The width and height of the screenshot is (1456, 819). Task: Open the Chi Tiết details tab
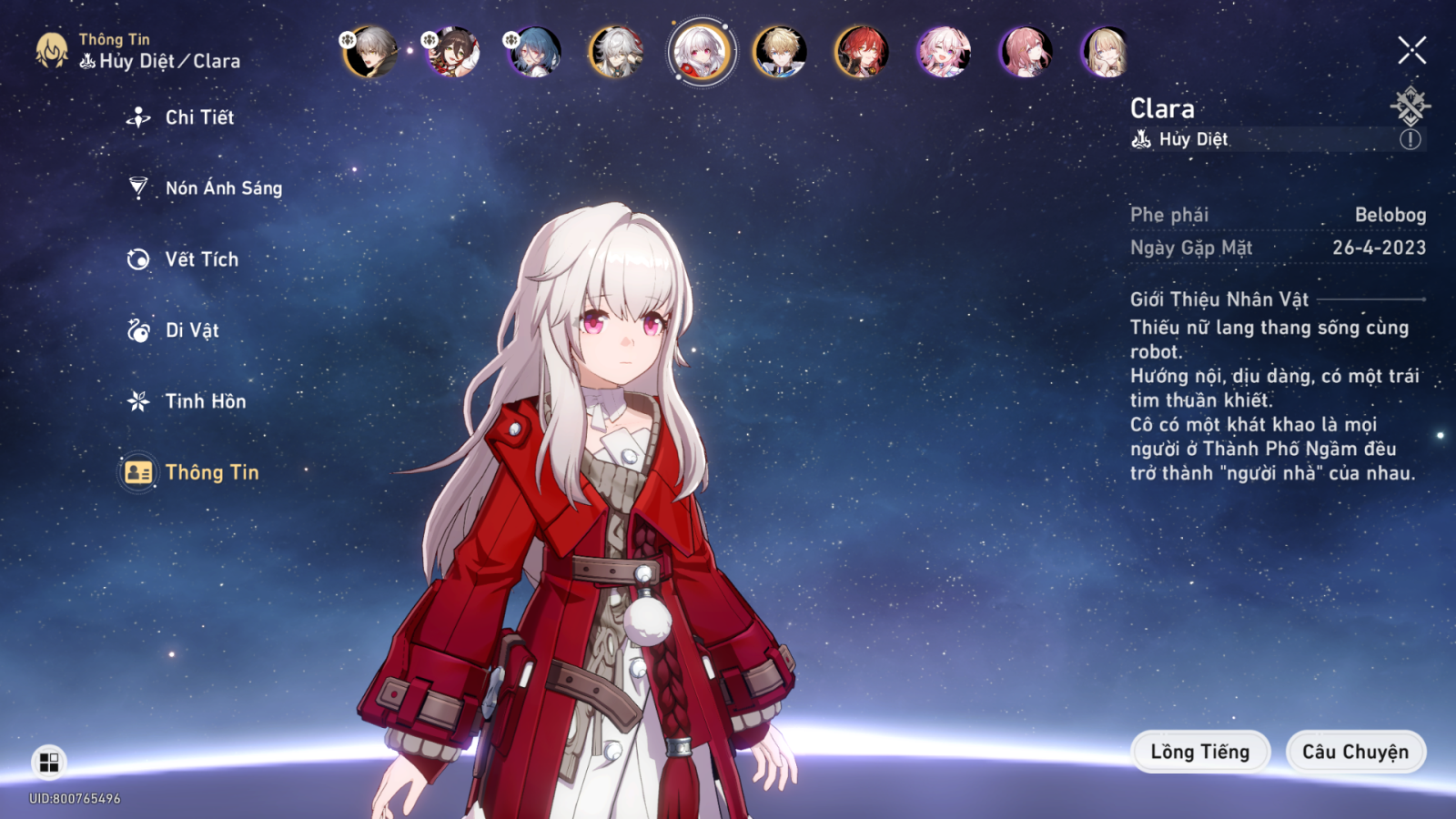(x=198, y=117)
